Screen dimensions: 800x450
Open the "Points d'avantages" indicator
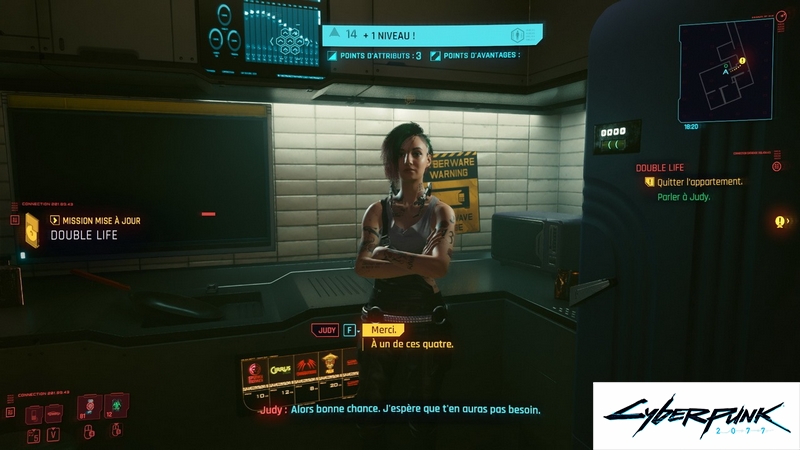pos(475,56)
